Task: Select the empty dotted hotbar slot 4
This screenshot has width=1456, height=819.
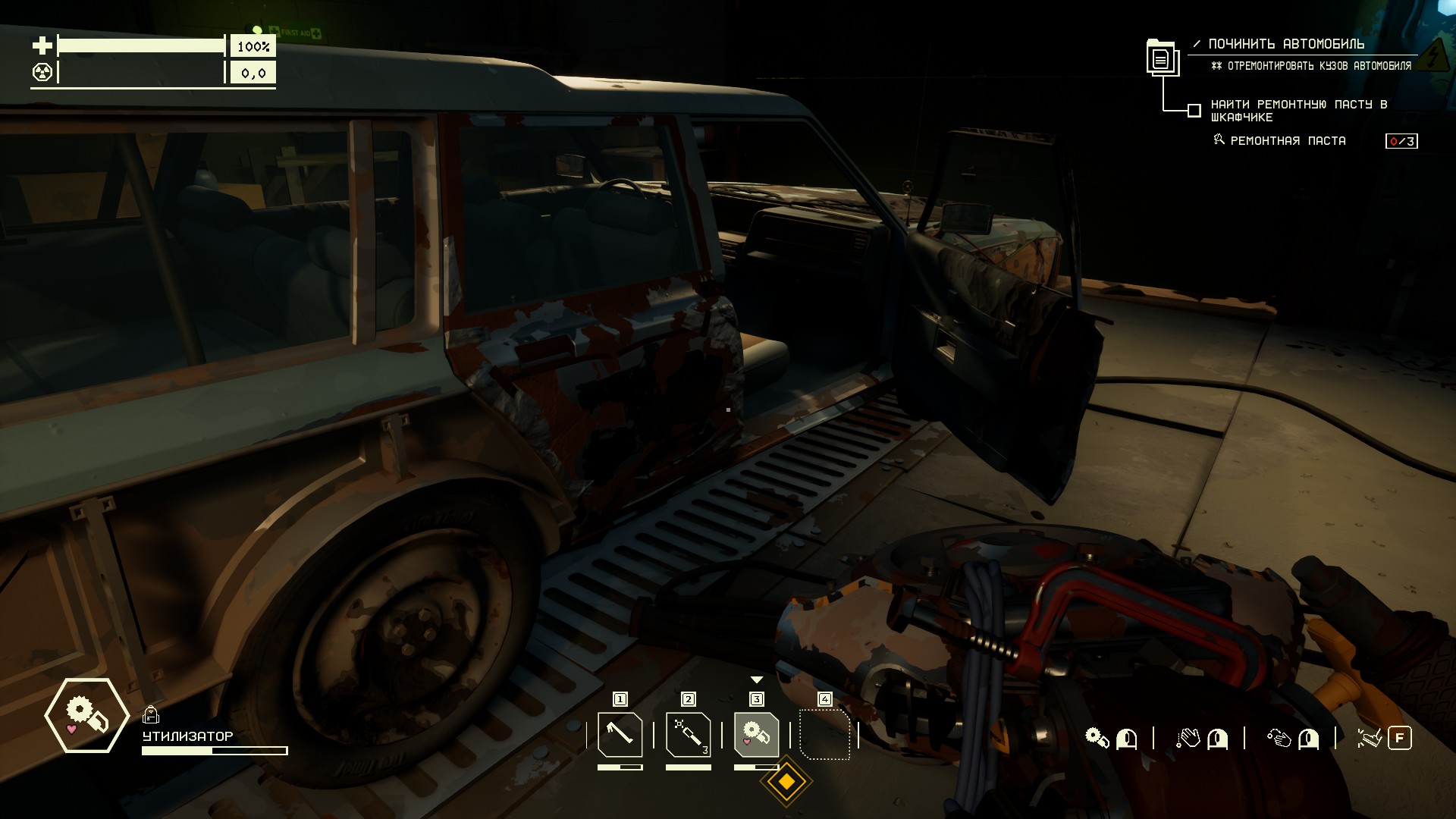Action: tap(824, 735)
